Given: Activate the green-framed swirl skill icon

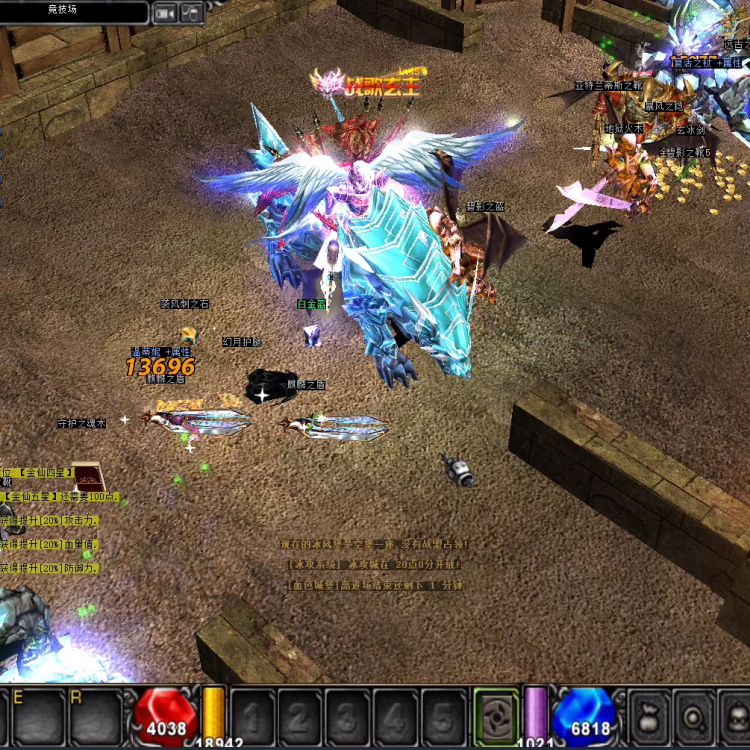Looking at the screenshot, I should 496,716.
